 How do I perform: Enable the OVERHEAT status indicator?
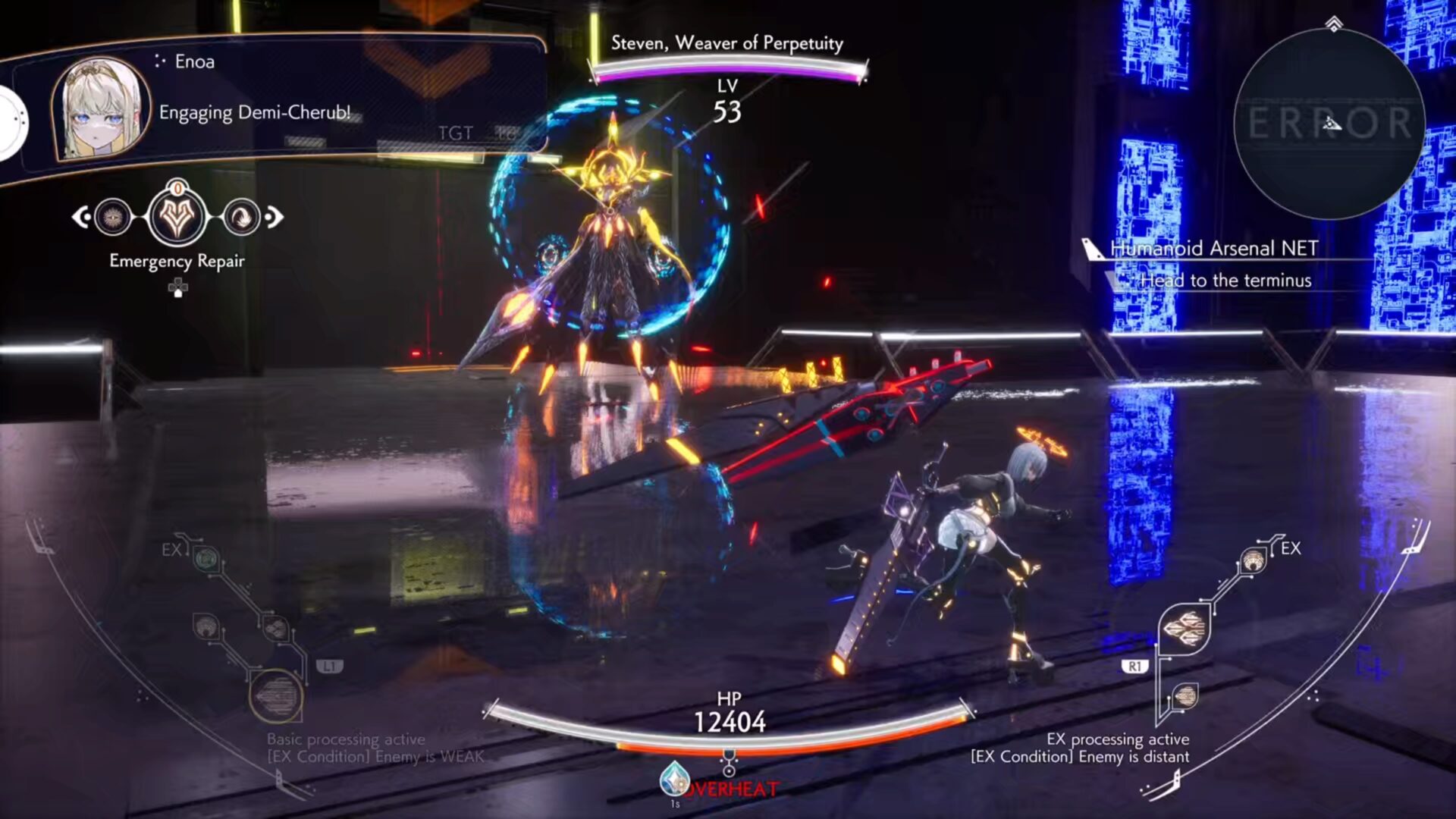732,787
